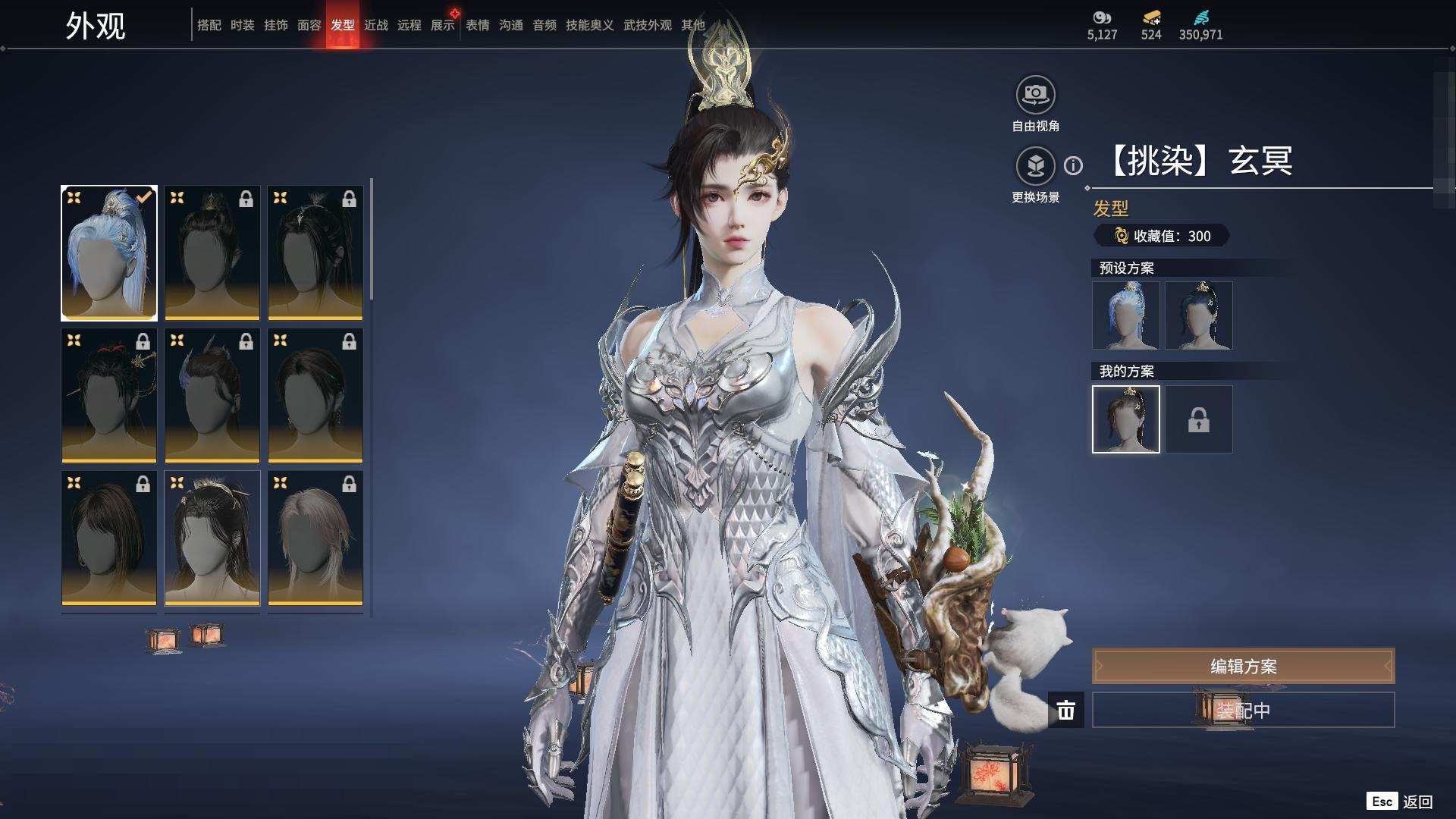Toggle 自由视角 free camera
Viewport: 1456px width, 819px height.
(1035, 96)
